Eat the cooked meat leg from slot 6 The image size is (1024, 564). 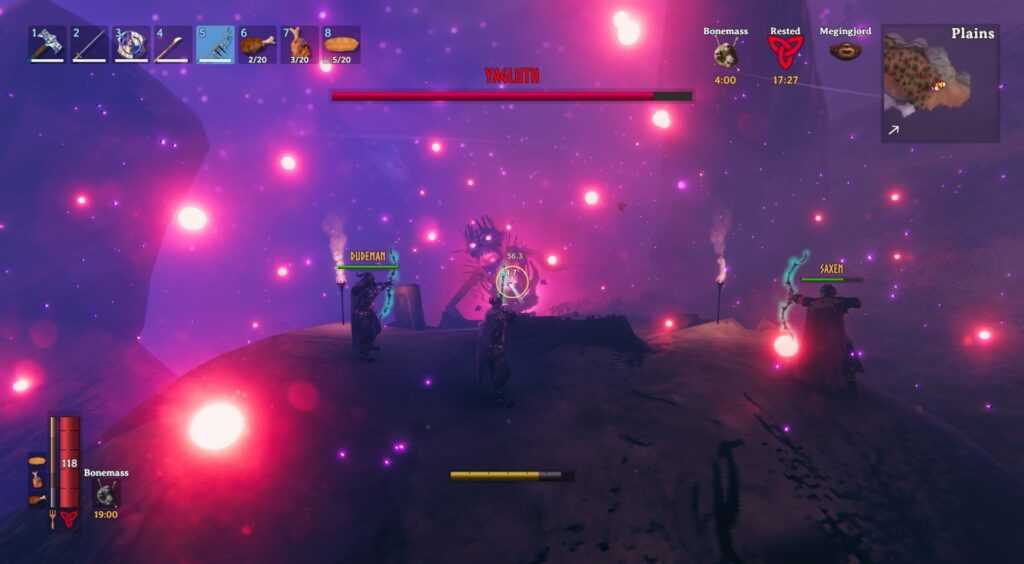point(257,45)
